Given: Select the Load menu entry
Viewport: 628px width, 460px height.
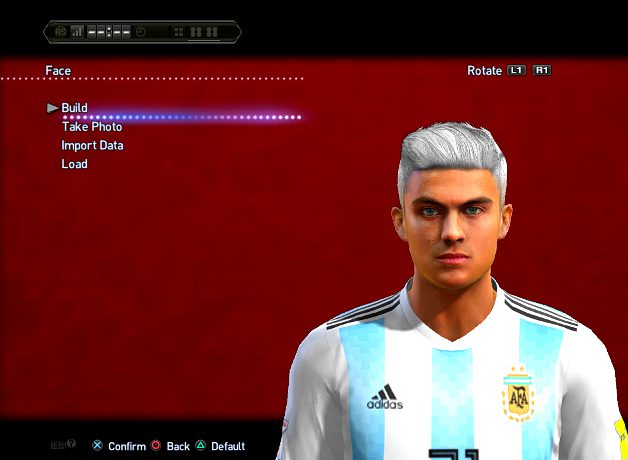Looking at the screenshot, I should click(74, 164).
